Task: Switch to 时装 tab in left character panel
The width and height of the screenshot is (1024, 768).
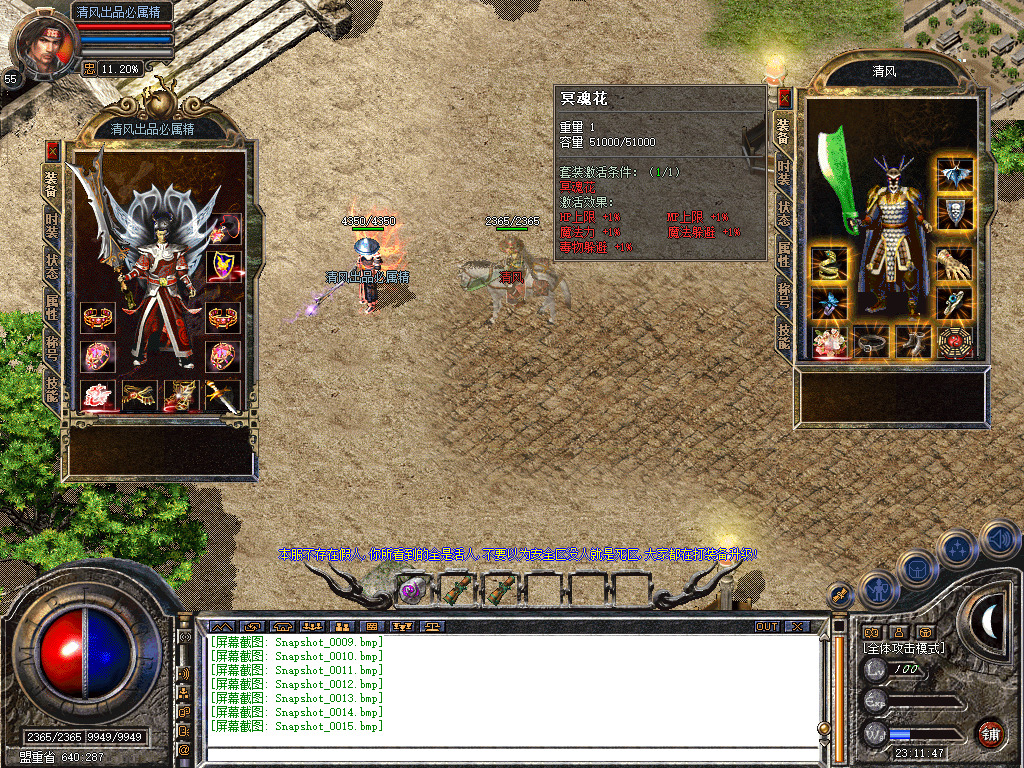Action: pos(52,227)
